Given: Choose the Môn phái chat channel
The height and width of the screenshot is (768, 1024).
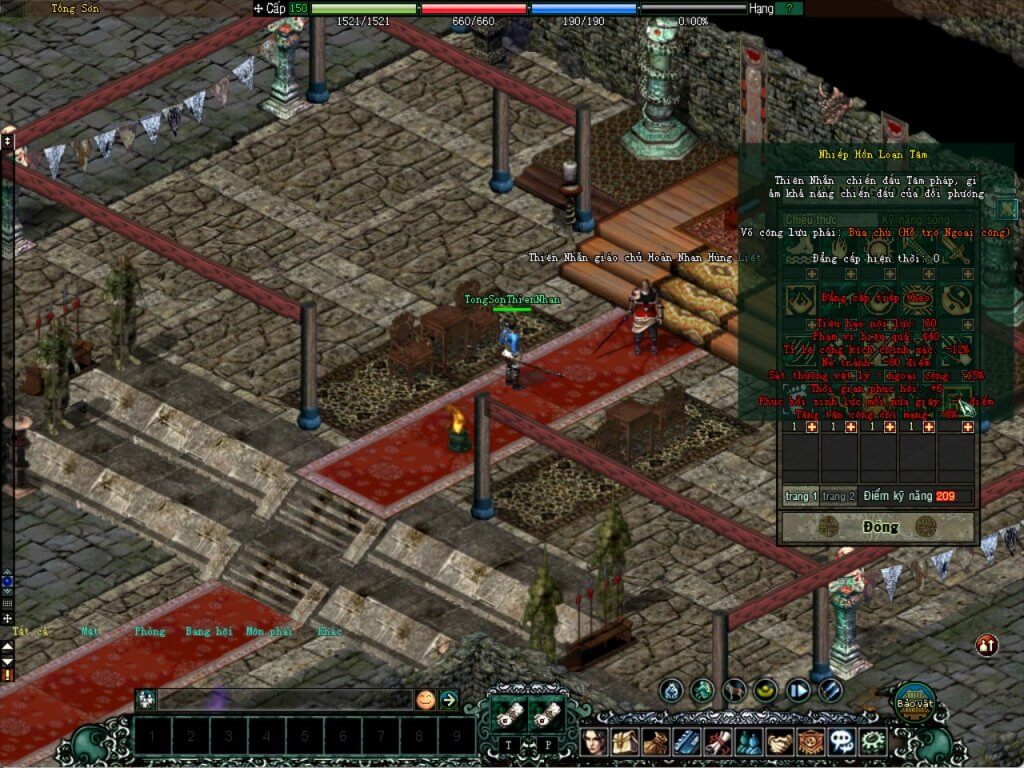Looking at the screenshot, I should coord(269,631).
